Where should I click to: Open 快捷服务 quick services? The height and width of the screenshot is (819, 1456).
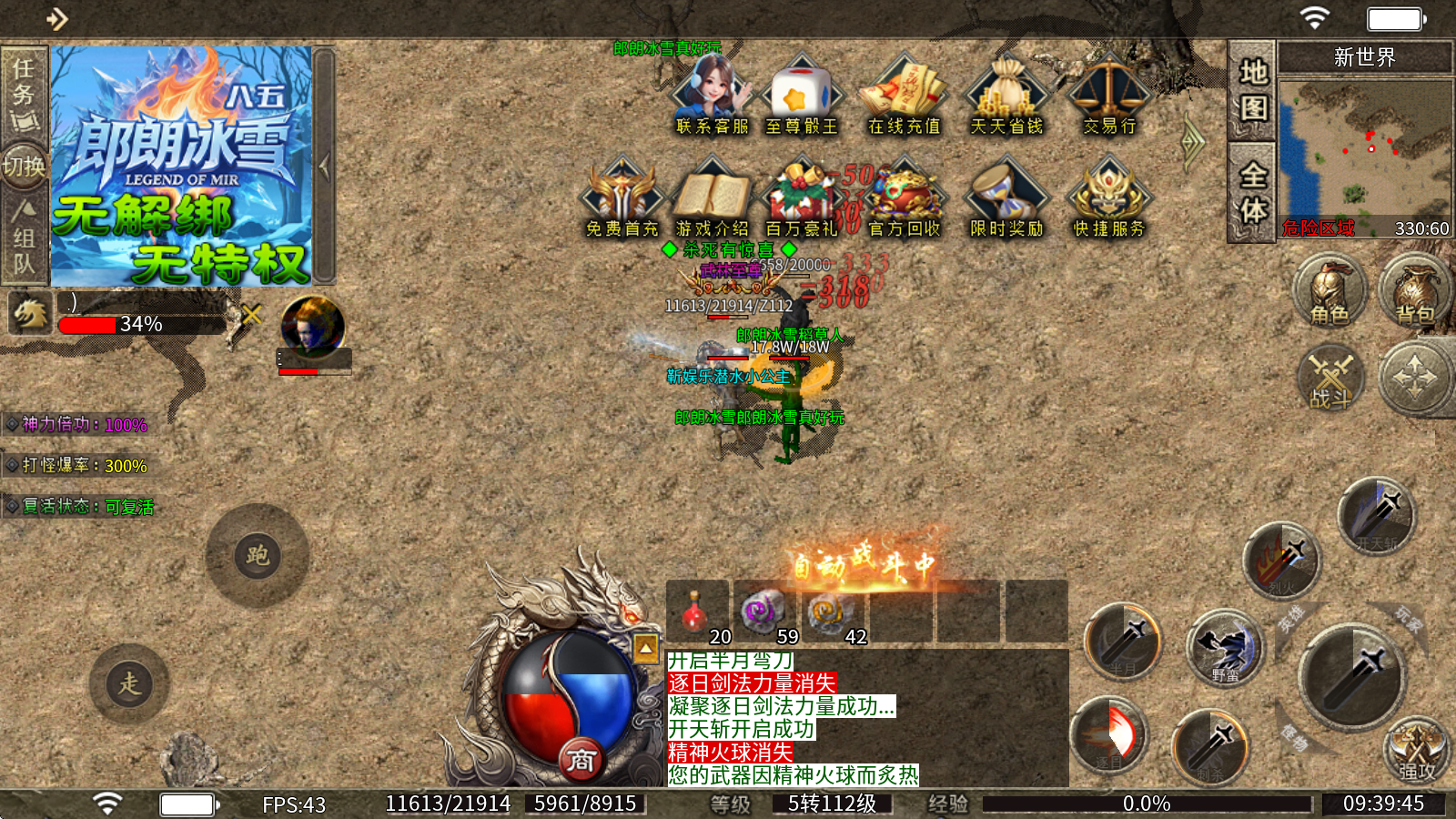tap(1109, 198)
